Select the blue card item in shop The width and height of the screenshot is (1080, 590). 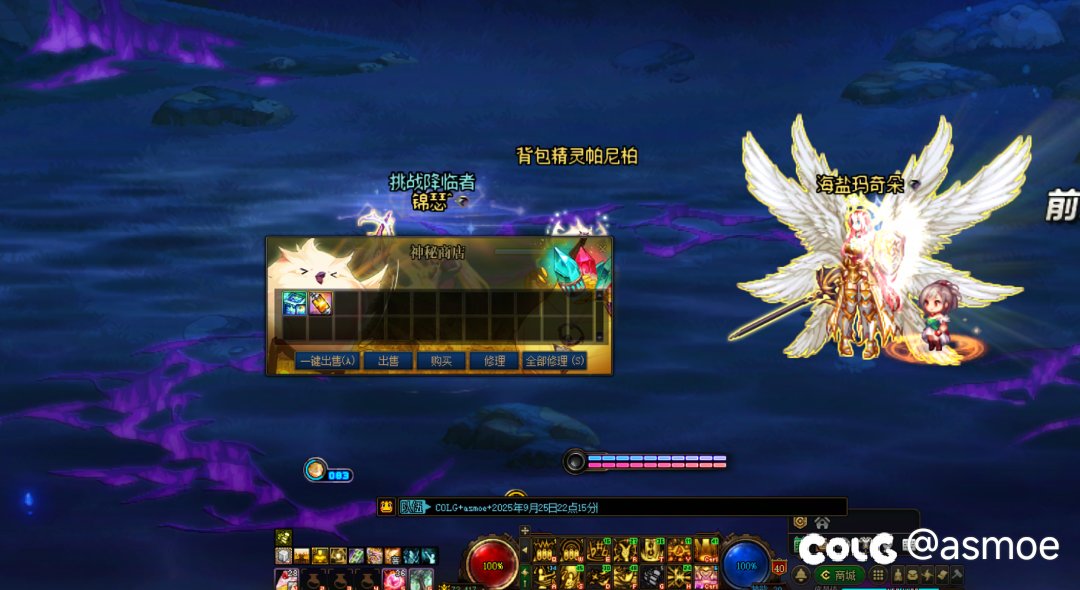(294, 303)
